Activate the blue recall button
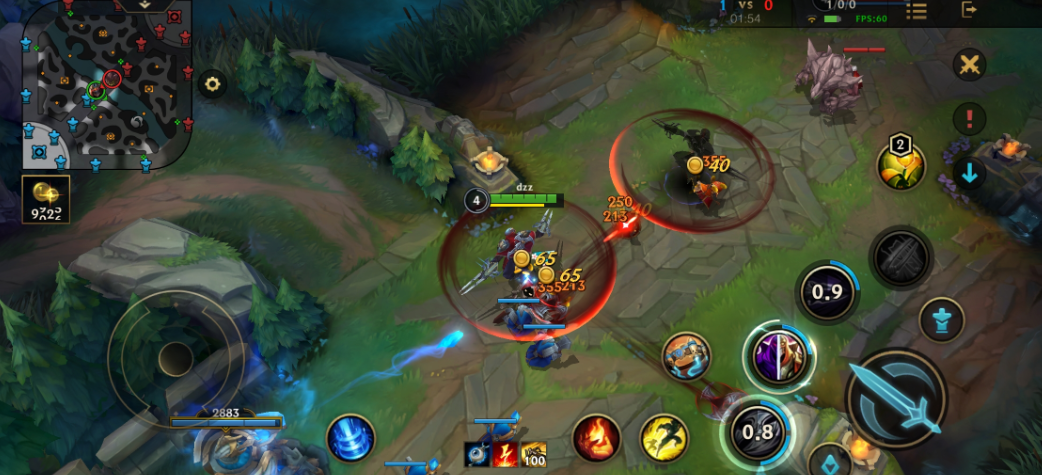 pos(350,438)
